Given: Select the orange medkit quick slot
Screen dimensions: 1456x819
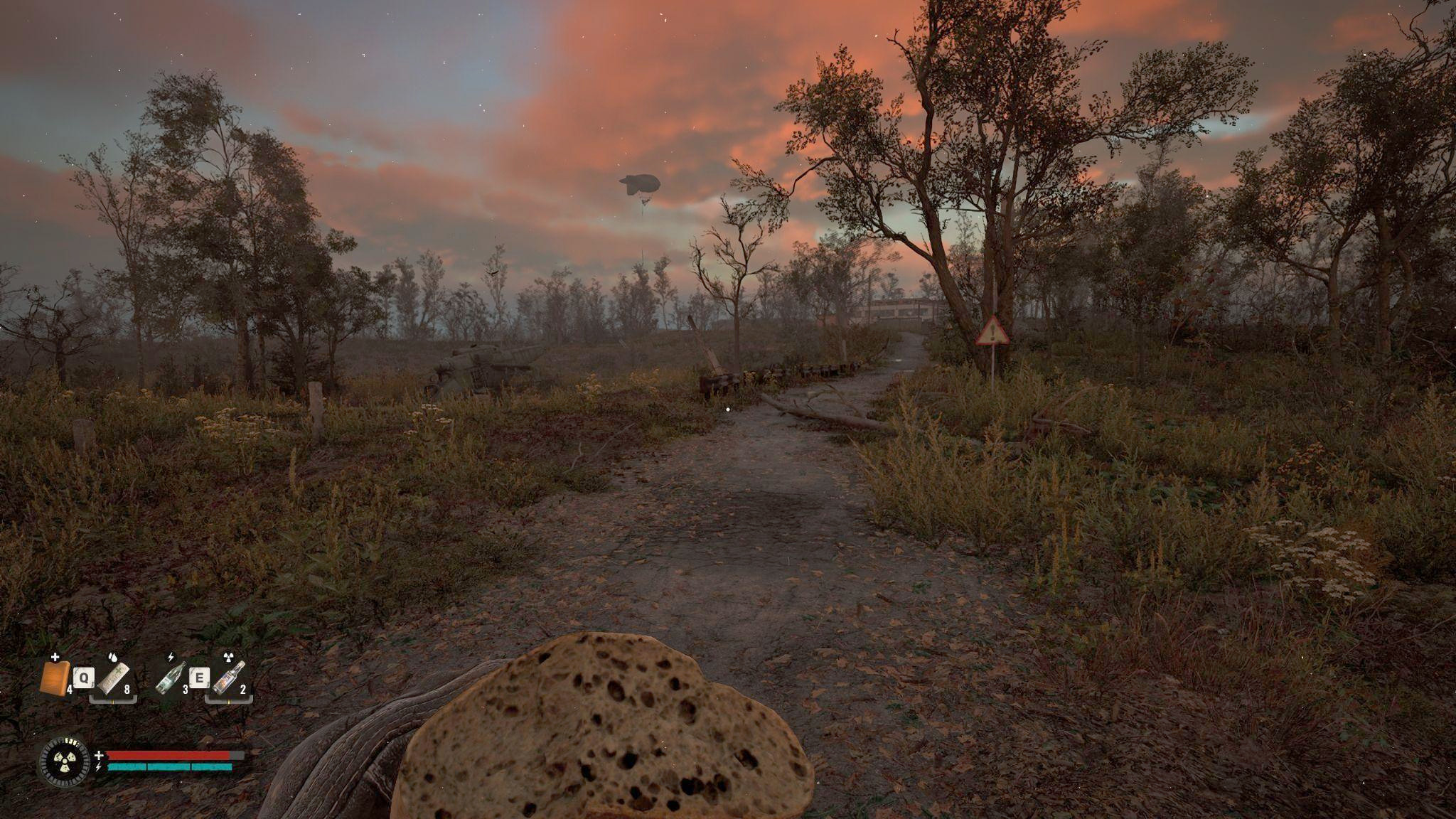Looking at the screenshot, I should click(55, 677).
